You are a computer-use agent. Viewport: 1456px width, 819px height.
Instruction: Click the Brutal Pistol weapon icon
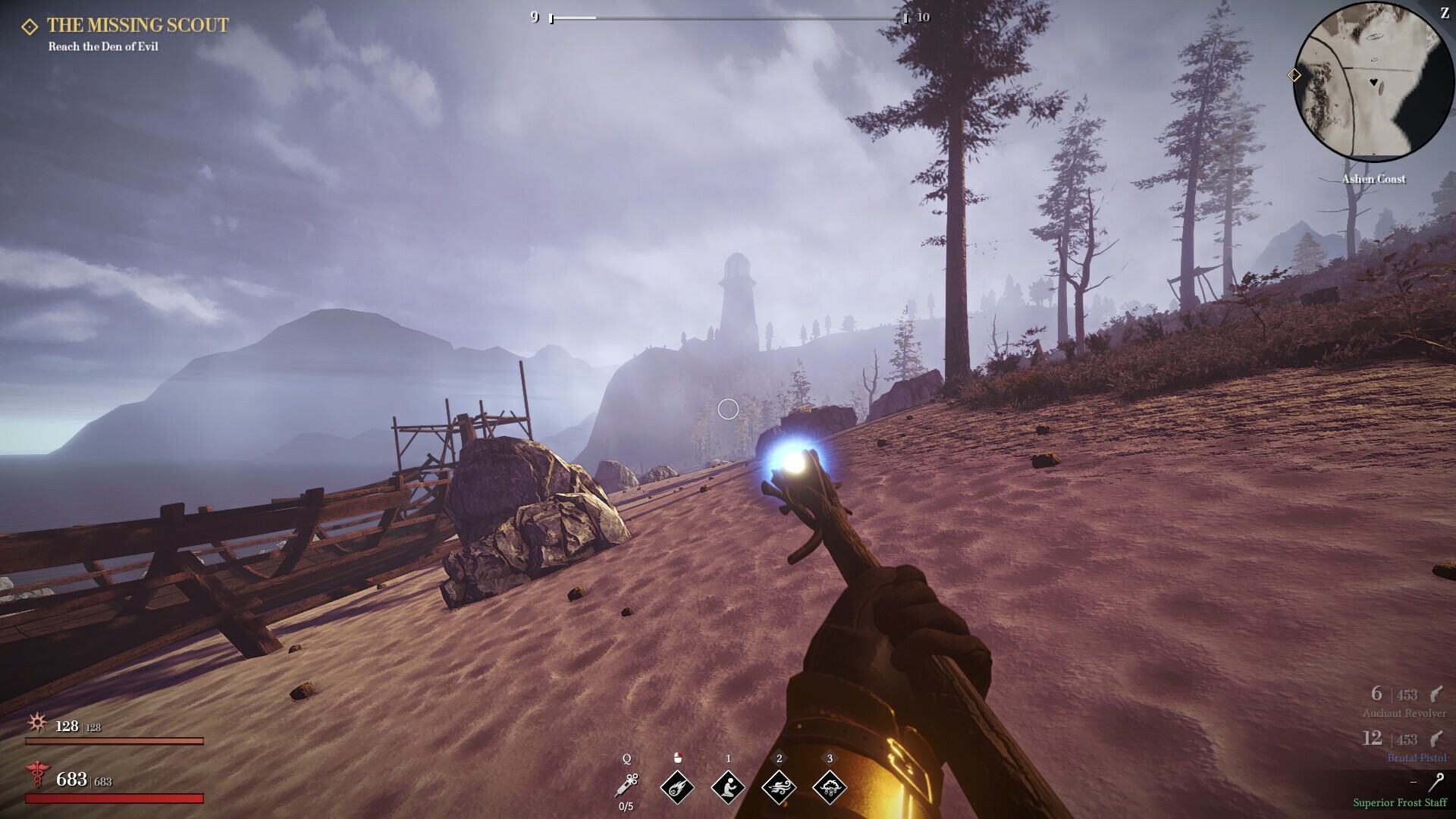tap(1436, 738)
